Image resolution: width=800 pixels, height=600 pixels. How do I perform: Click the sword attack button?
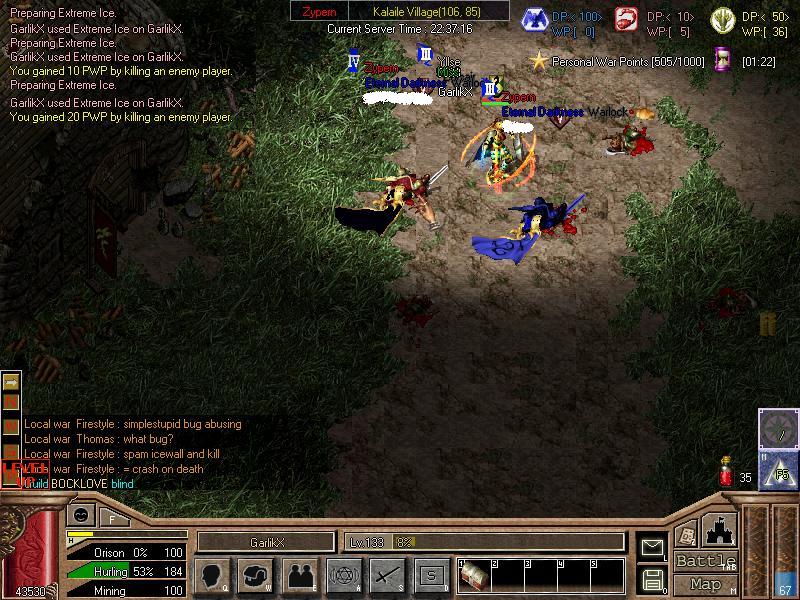click(x=387, y=575)
